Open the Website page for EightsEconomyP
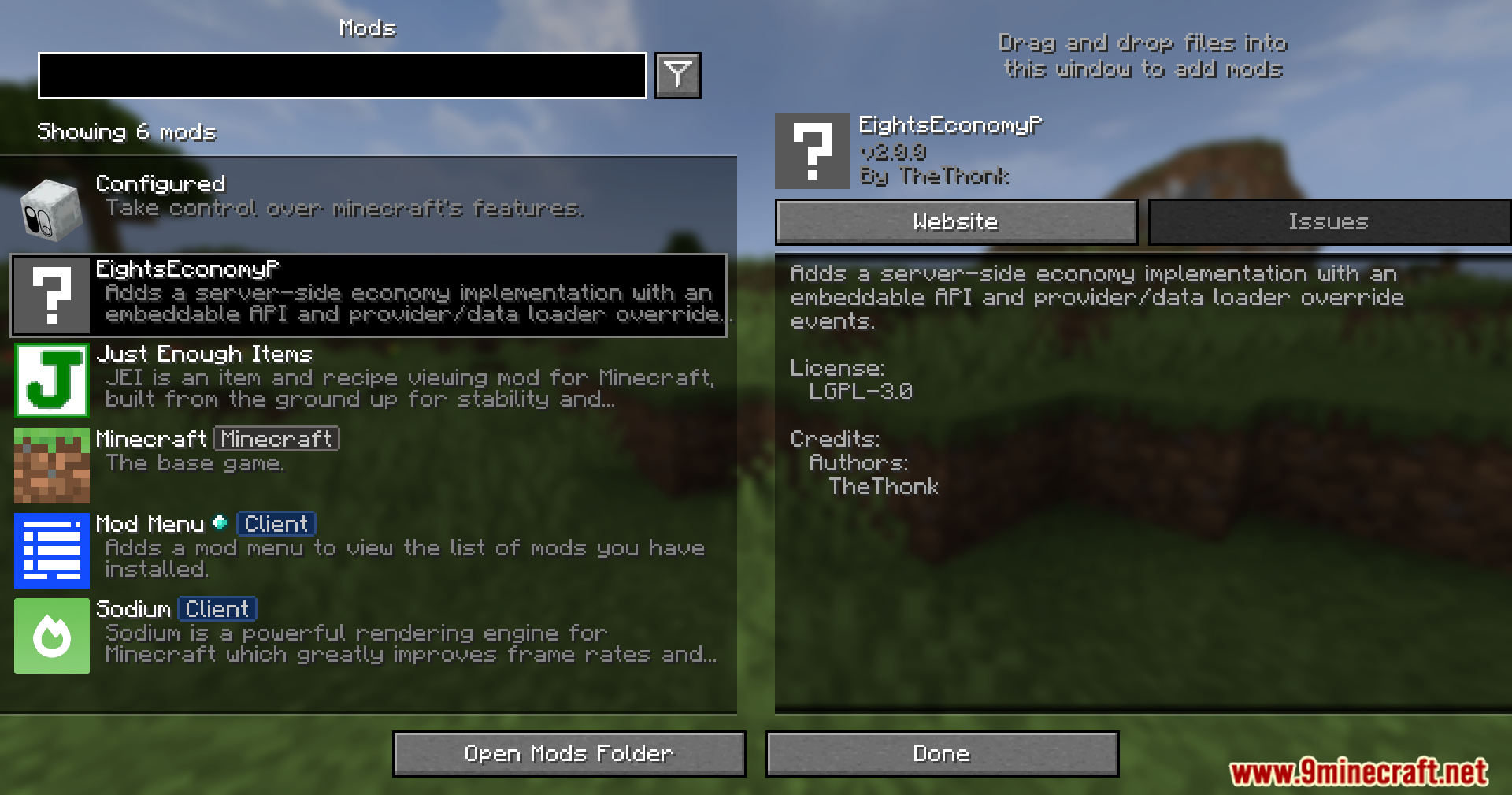Viewport: 1512px width, 795px height. pos(955,221)
